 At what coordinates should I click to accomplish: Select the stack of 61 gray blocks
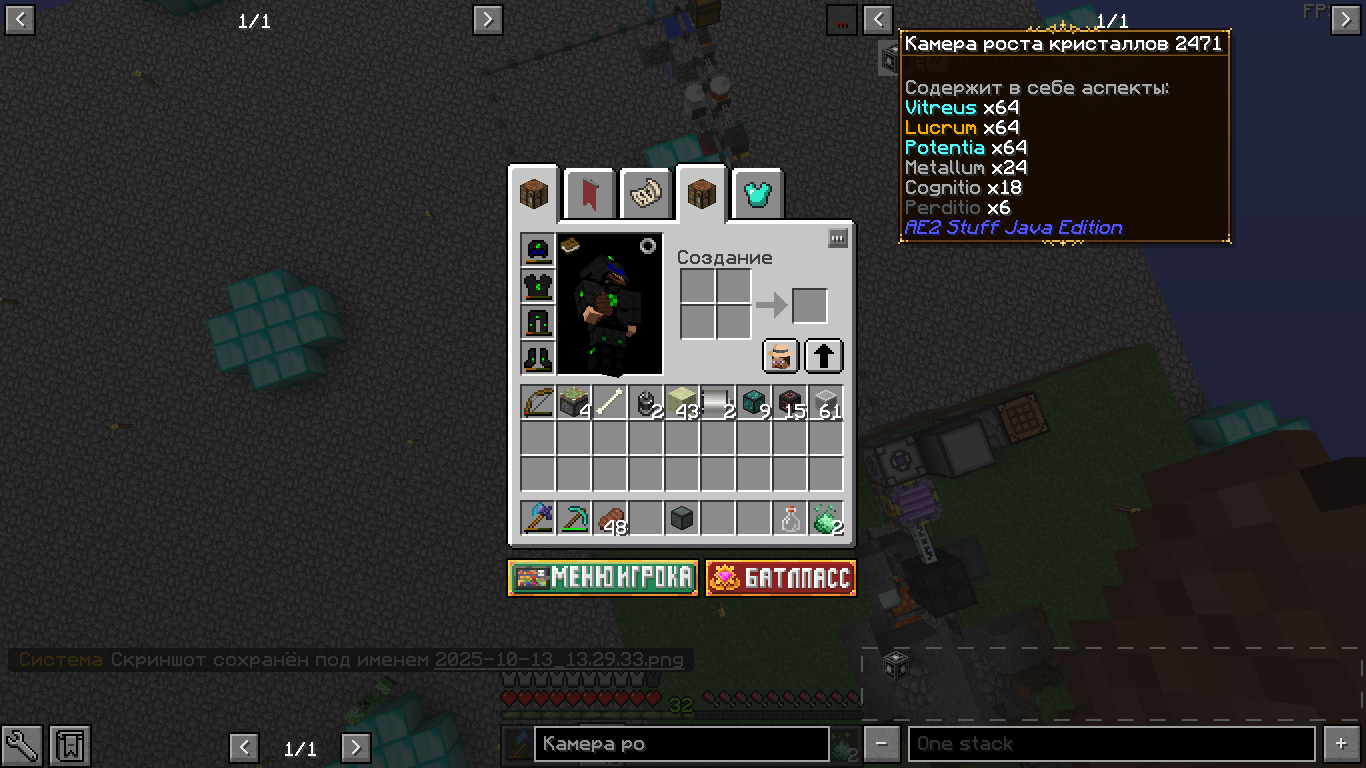pos(826,403)
